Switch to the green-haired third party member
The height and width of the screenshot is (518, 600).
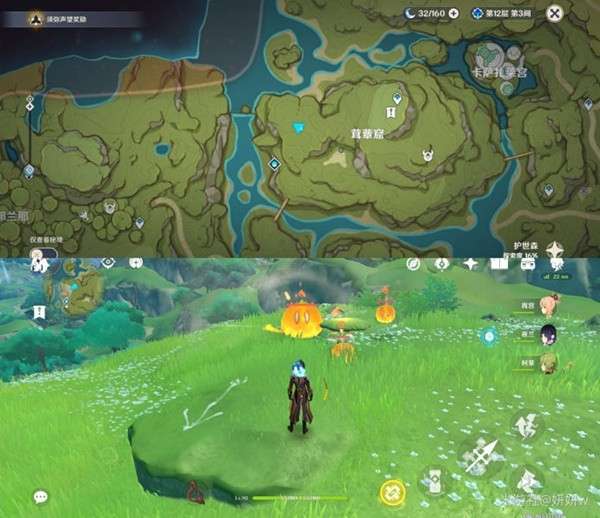coord(550,362)
